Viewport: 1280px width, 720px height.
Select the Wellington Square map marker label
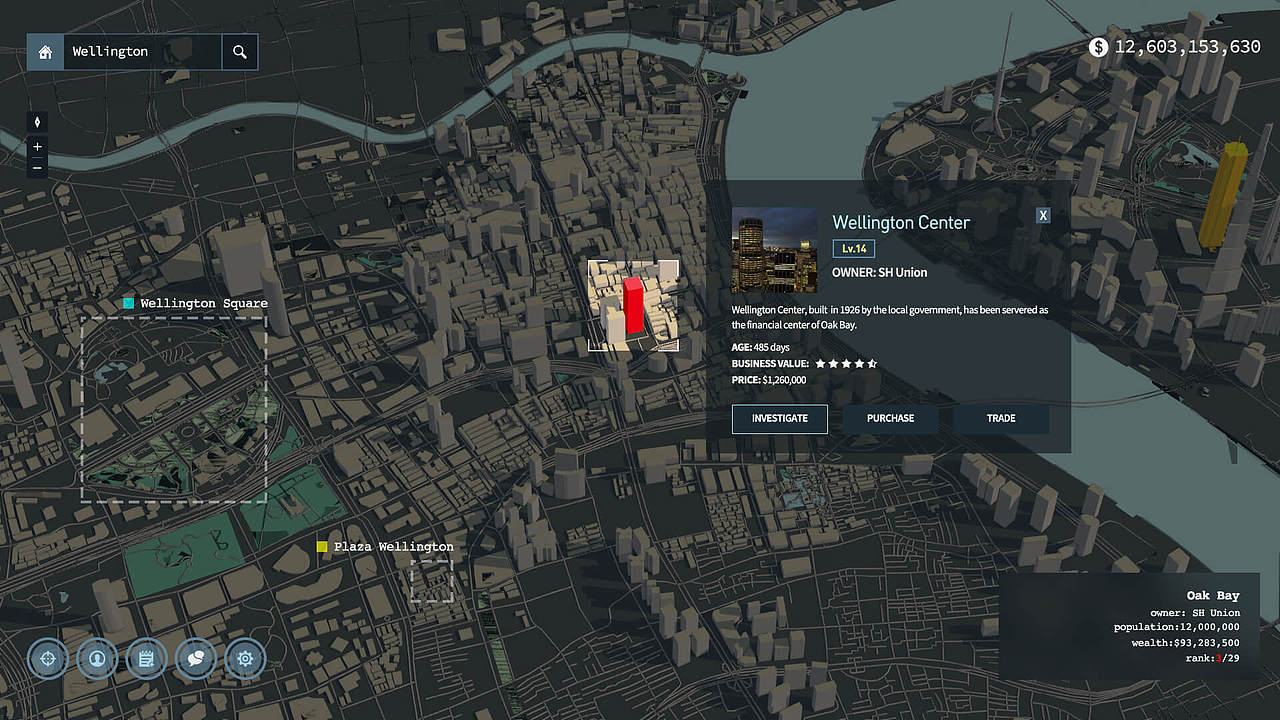[x=203, y=303]
